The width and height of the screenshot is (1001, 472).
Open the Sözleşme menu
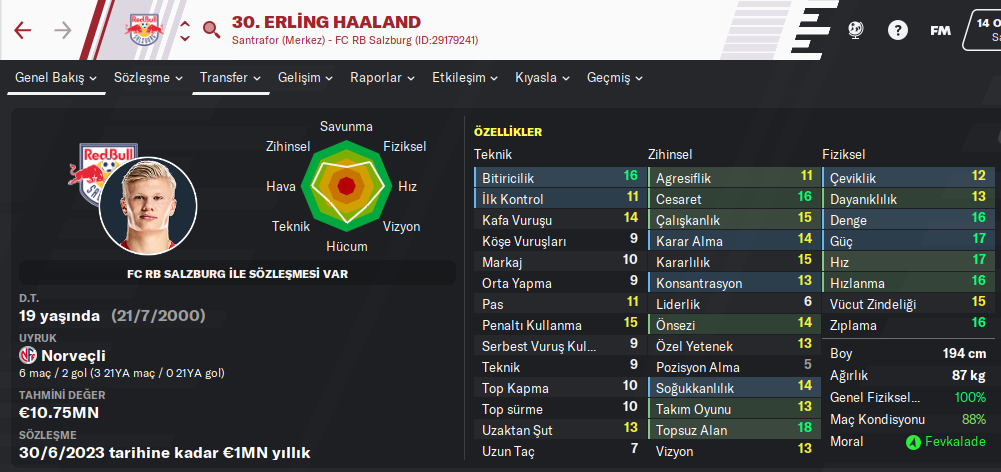[149, 78]
